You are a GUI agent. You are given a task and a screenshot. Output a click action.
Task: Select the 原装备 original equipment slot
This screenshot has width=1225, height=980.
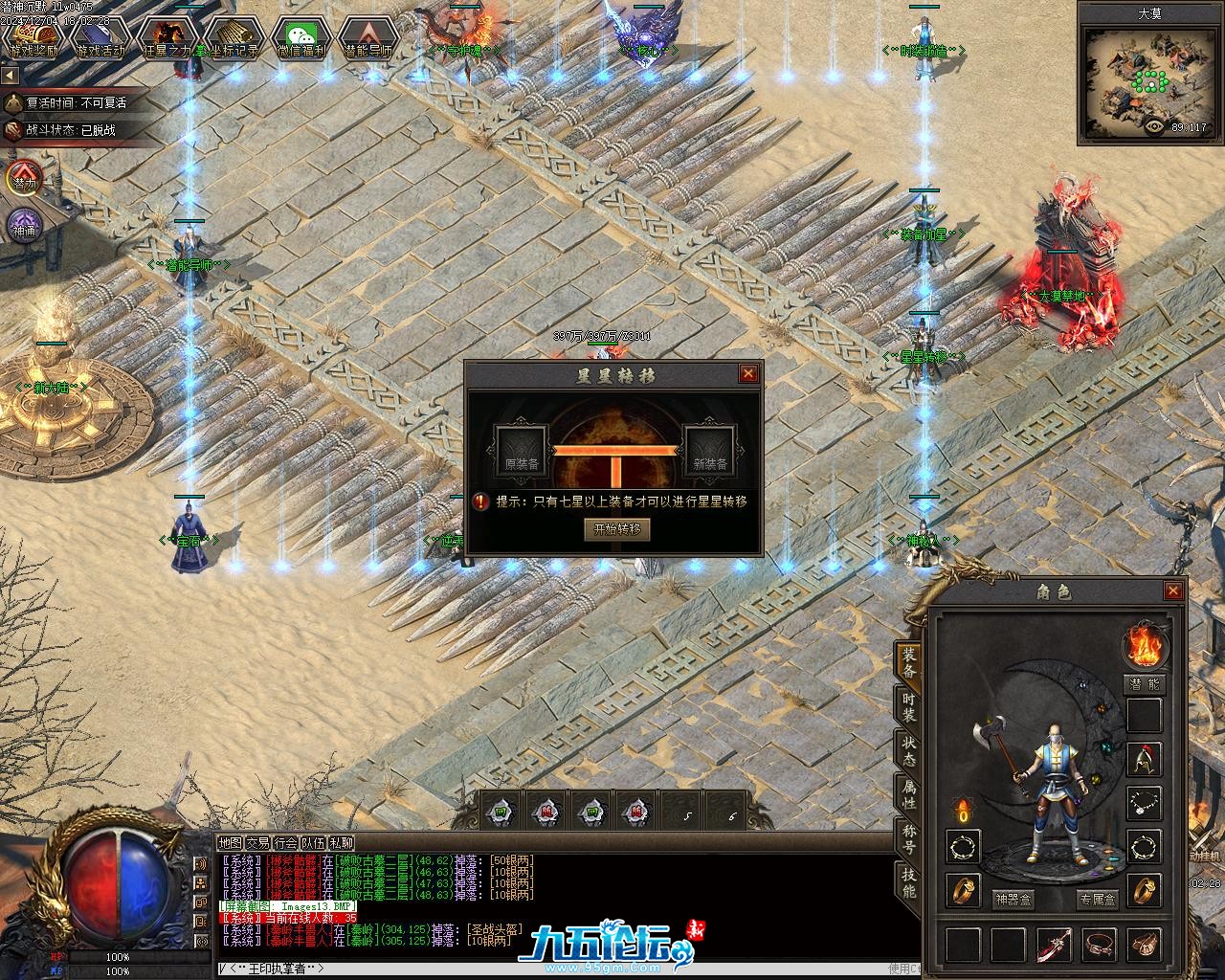click(521, 452)
